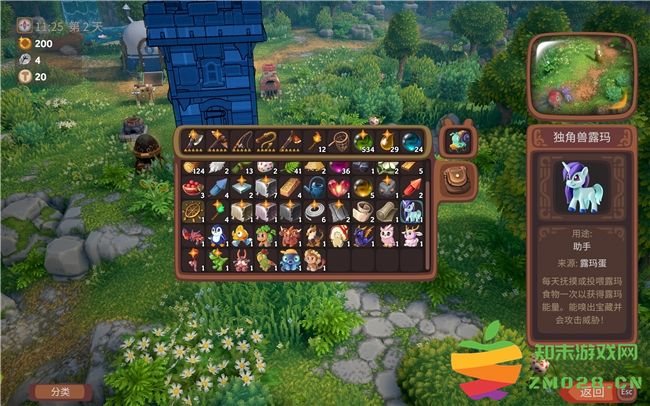Select the gold ingot item
Viewport: 650px width, 406px height.
[x=290, y=187]
